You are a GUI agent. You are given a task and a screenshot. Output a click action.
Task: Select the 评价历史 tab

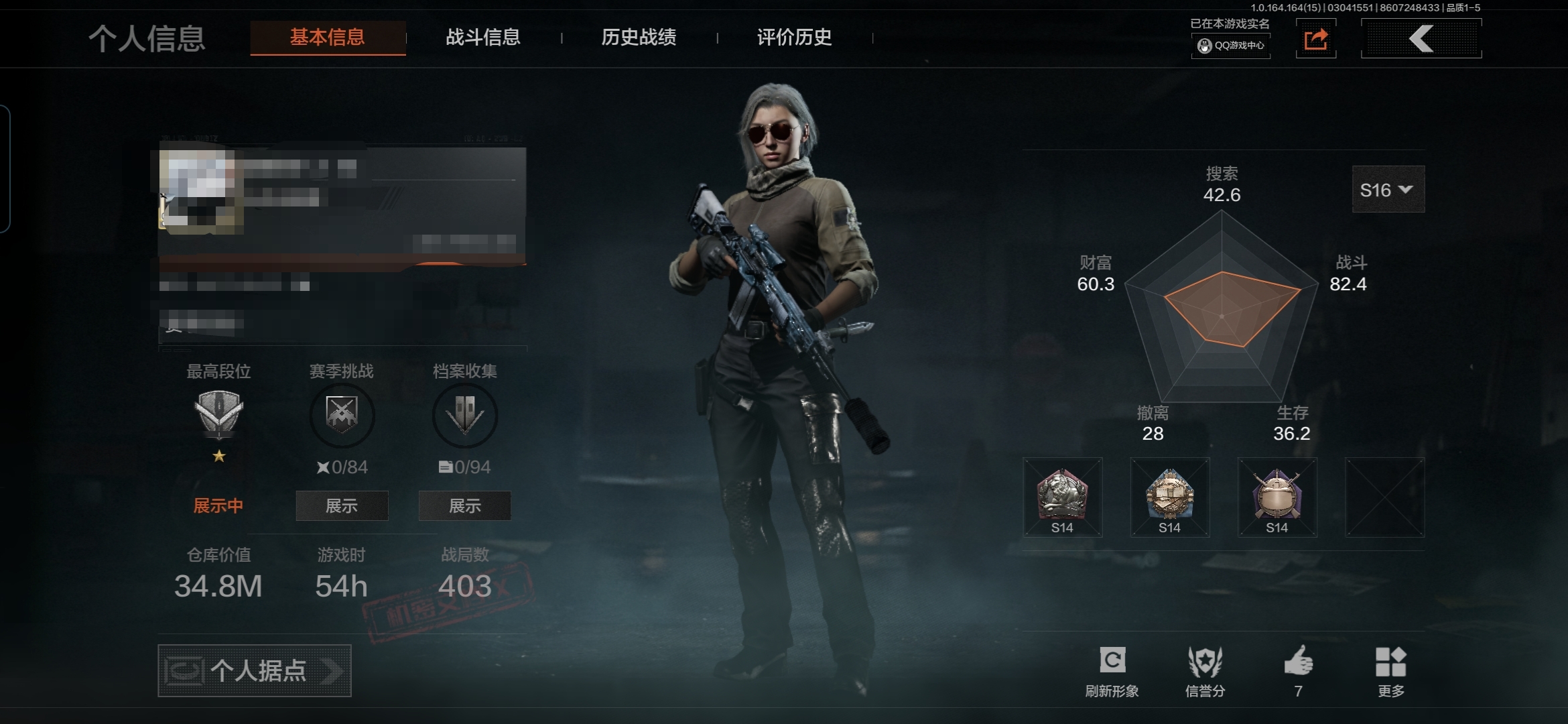794,38
